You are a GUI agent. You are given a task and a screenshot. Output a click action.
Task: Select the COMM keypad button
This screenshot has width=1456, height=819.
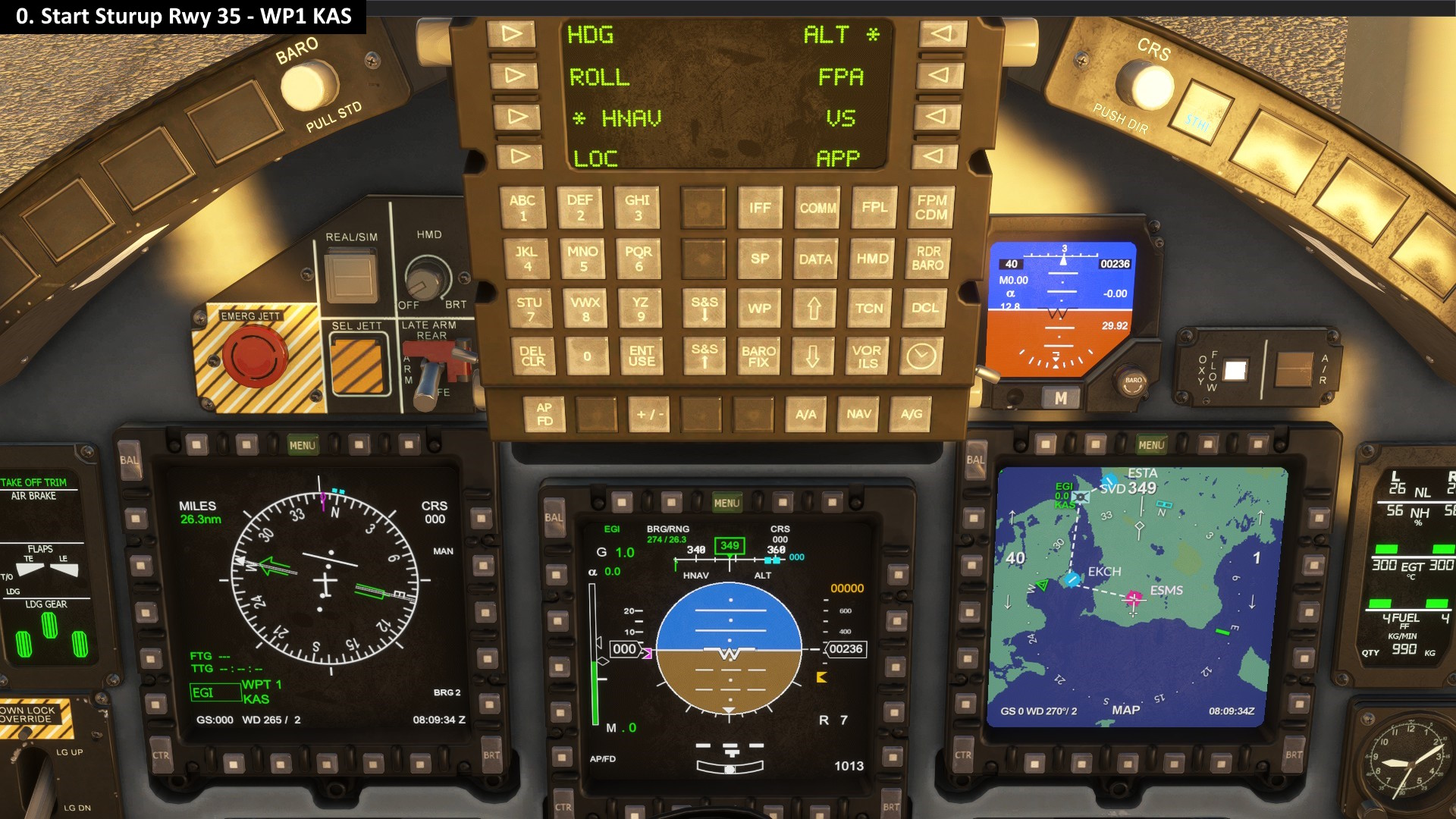817,208
